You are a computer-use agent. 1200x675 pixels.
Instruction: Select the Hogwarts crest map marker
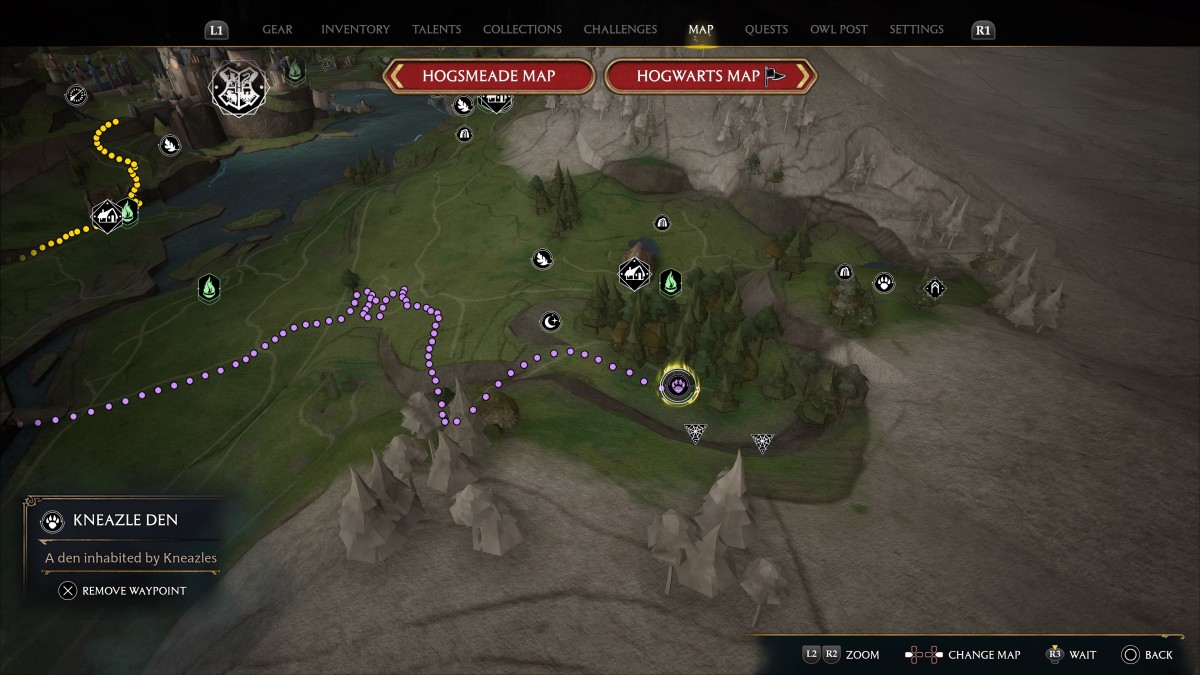[x=238, y=89]
